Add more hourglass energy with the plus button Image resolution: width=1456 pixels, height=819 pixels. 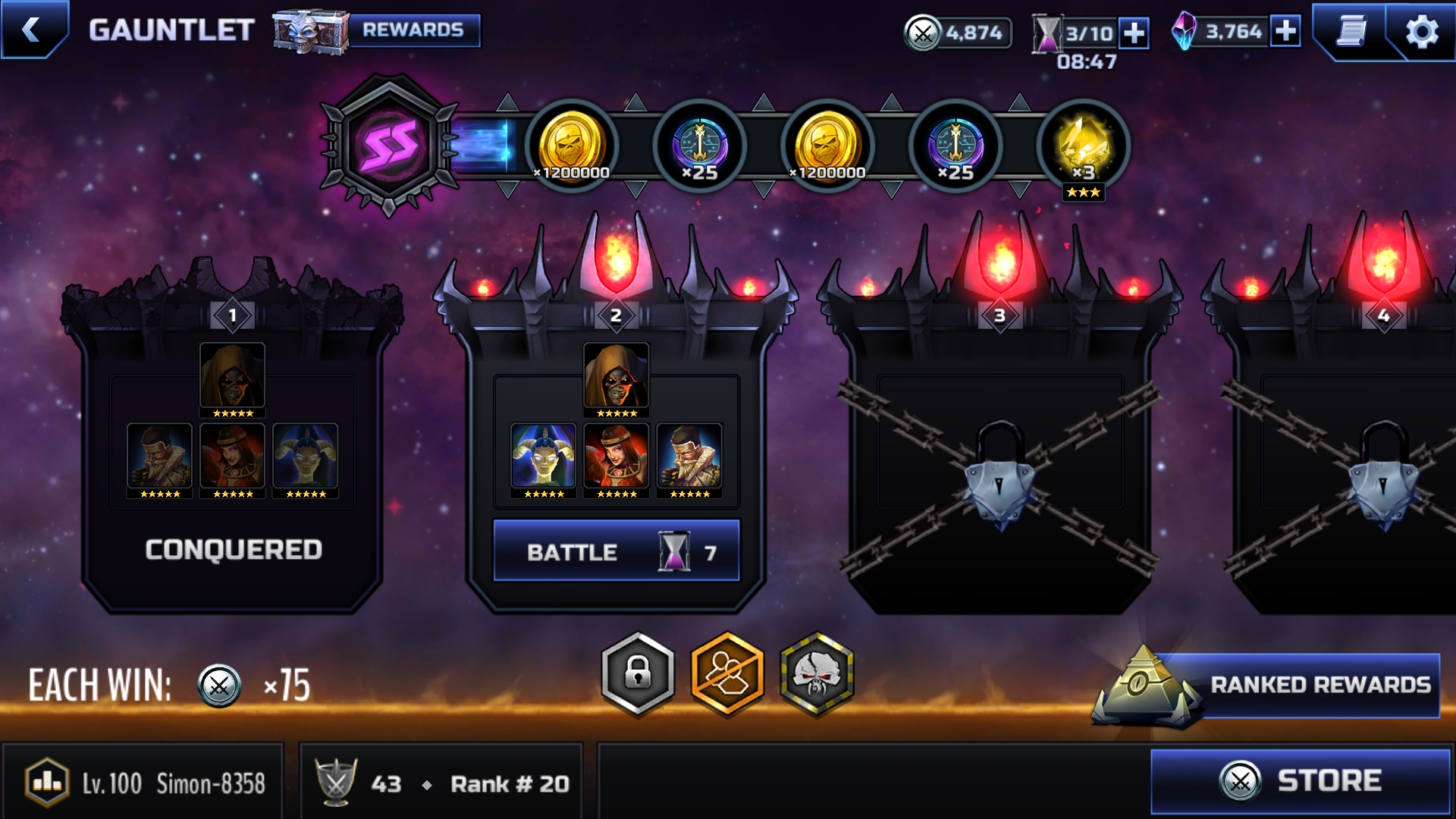pos(1134,33)
